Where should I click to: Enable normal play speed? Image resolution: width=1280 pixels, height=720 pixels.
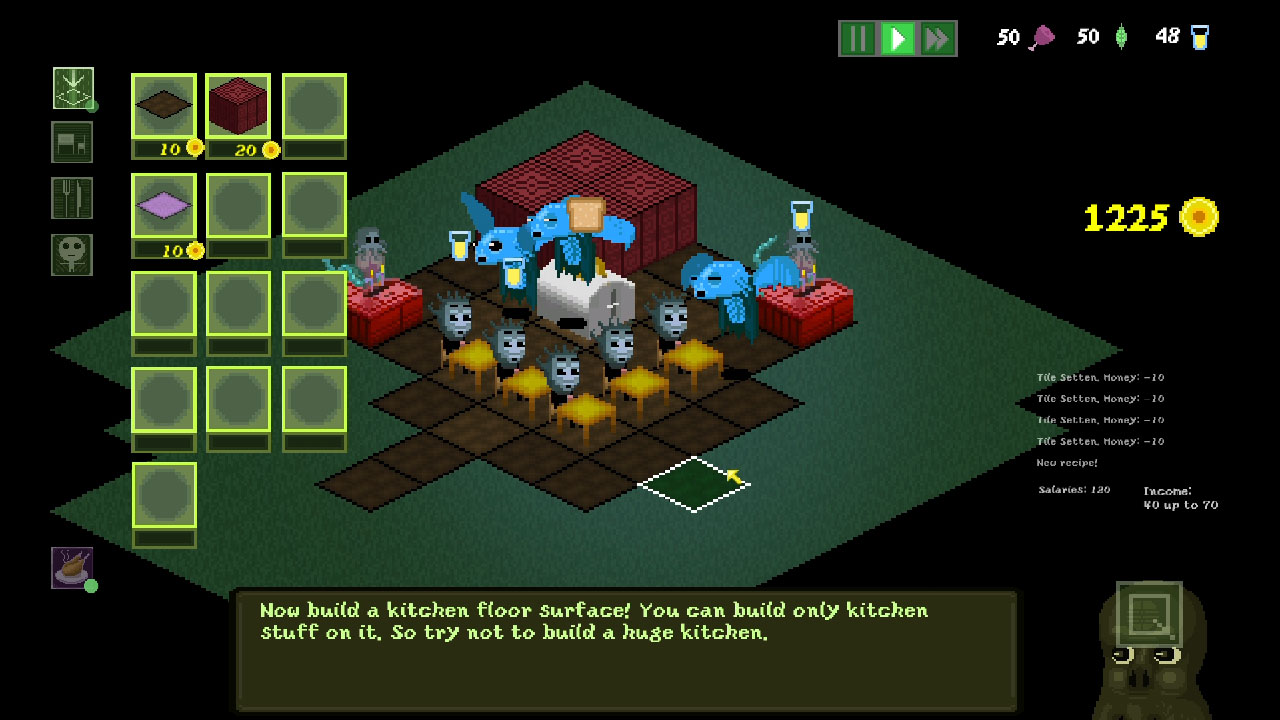[897, 37]
